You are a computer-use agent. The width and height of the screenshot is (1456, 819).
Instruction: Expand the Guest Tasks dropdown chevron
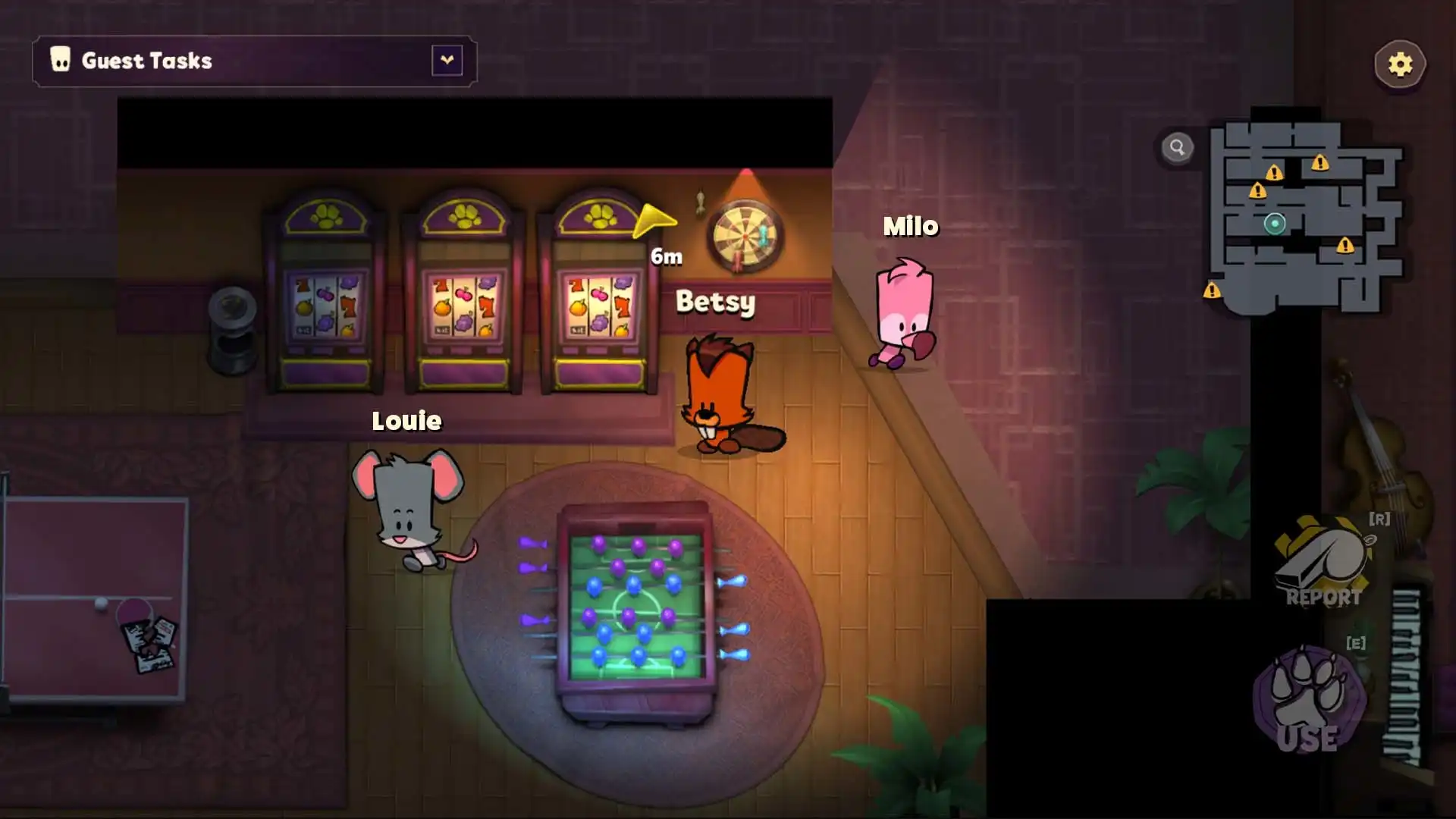click(x=447, y=60)
